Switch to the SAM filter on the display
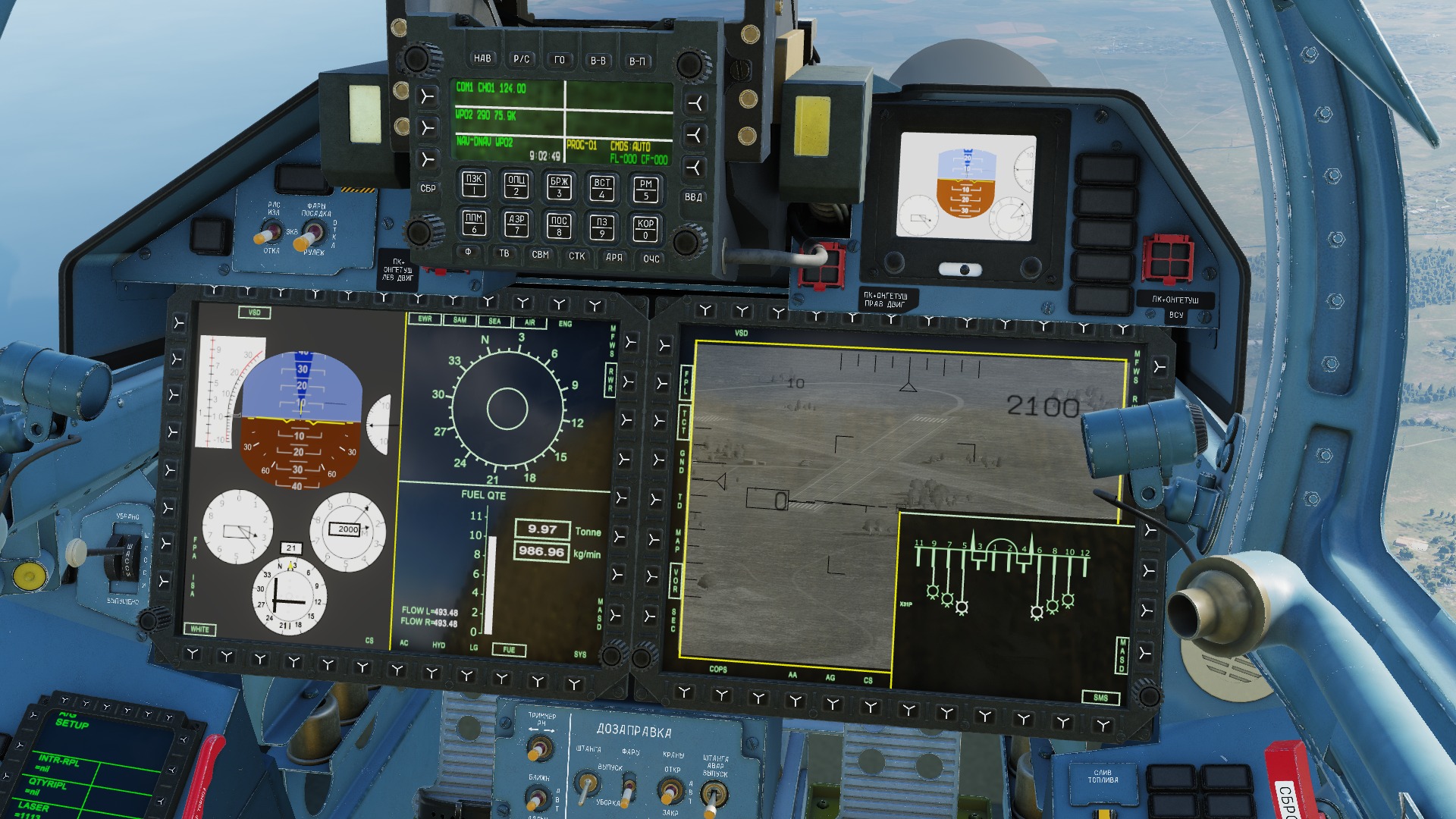Viewport: 1456px width, 819px height. click(x=460, y=320)
